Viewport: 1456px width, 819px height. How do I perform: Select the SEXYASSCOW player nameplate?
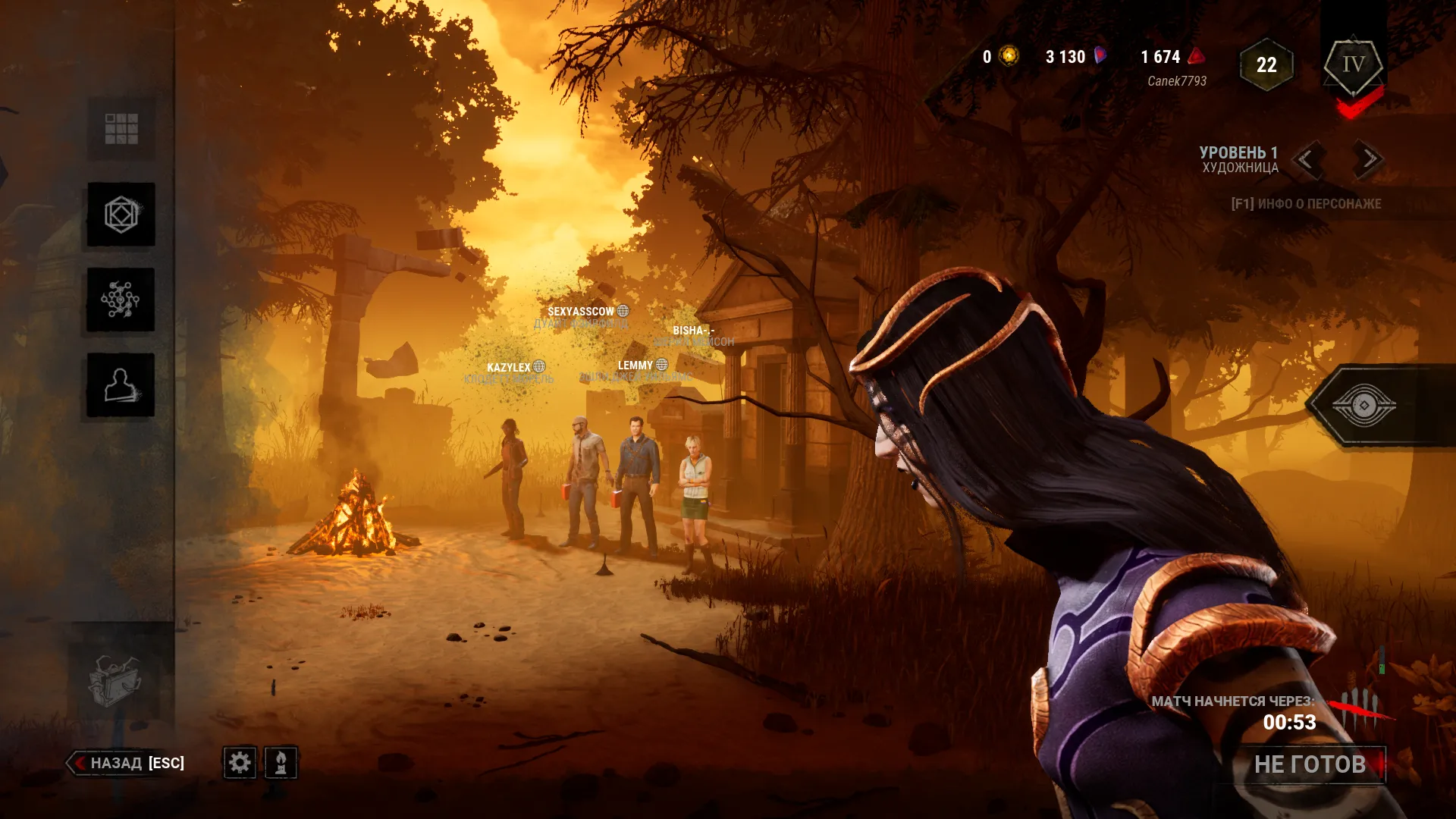pyautogui.click(x=582, y=312)
